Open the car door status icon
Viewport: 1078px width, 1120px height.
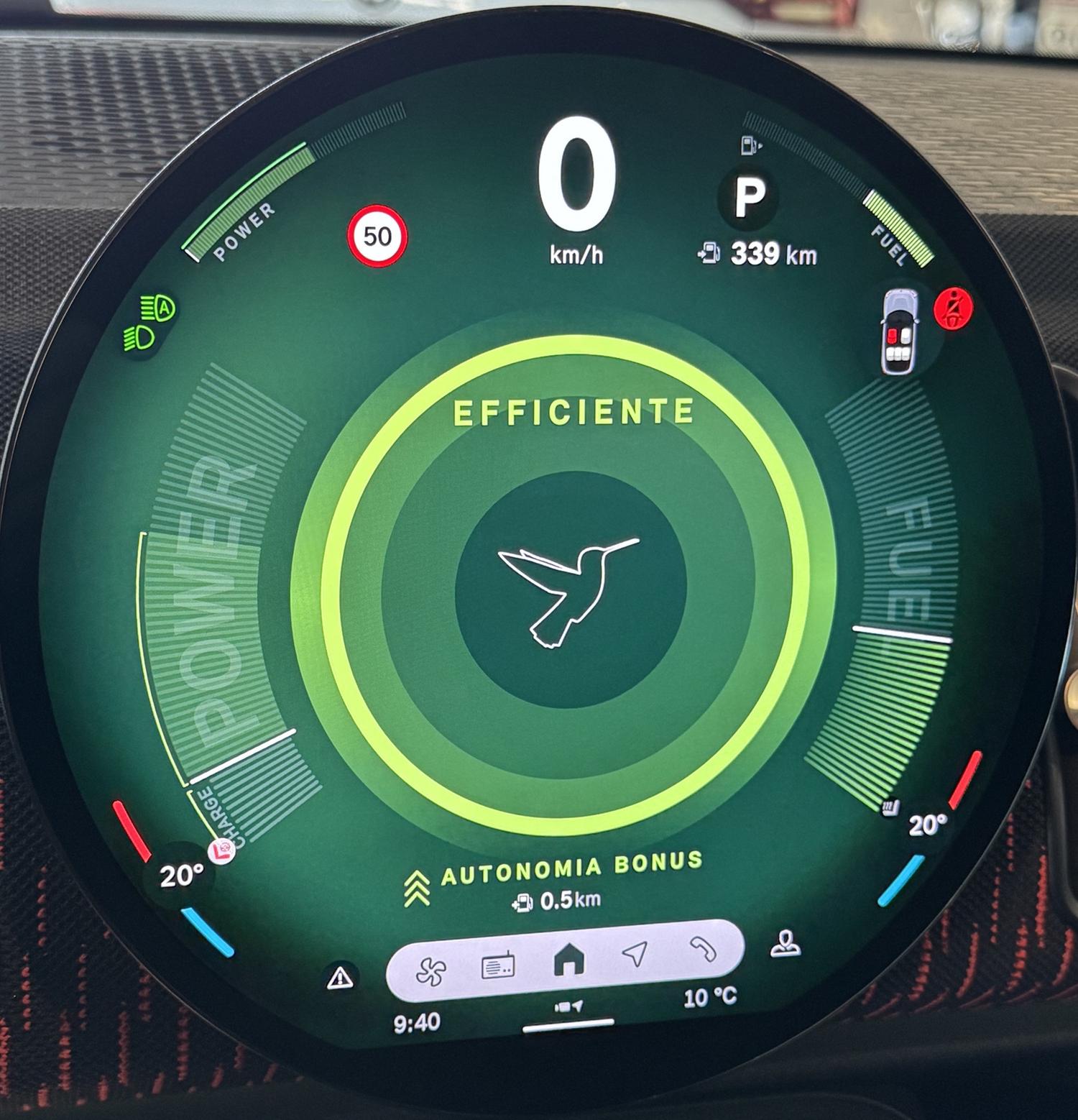900,331
